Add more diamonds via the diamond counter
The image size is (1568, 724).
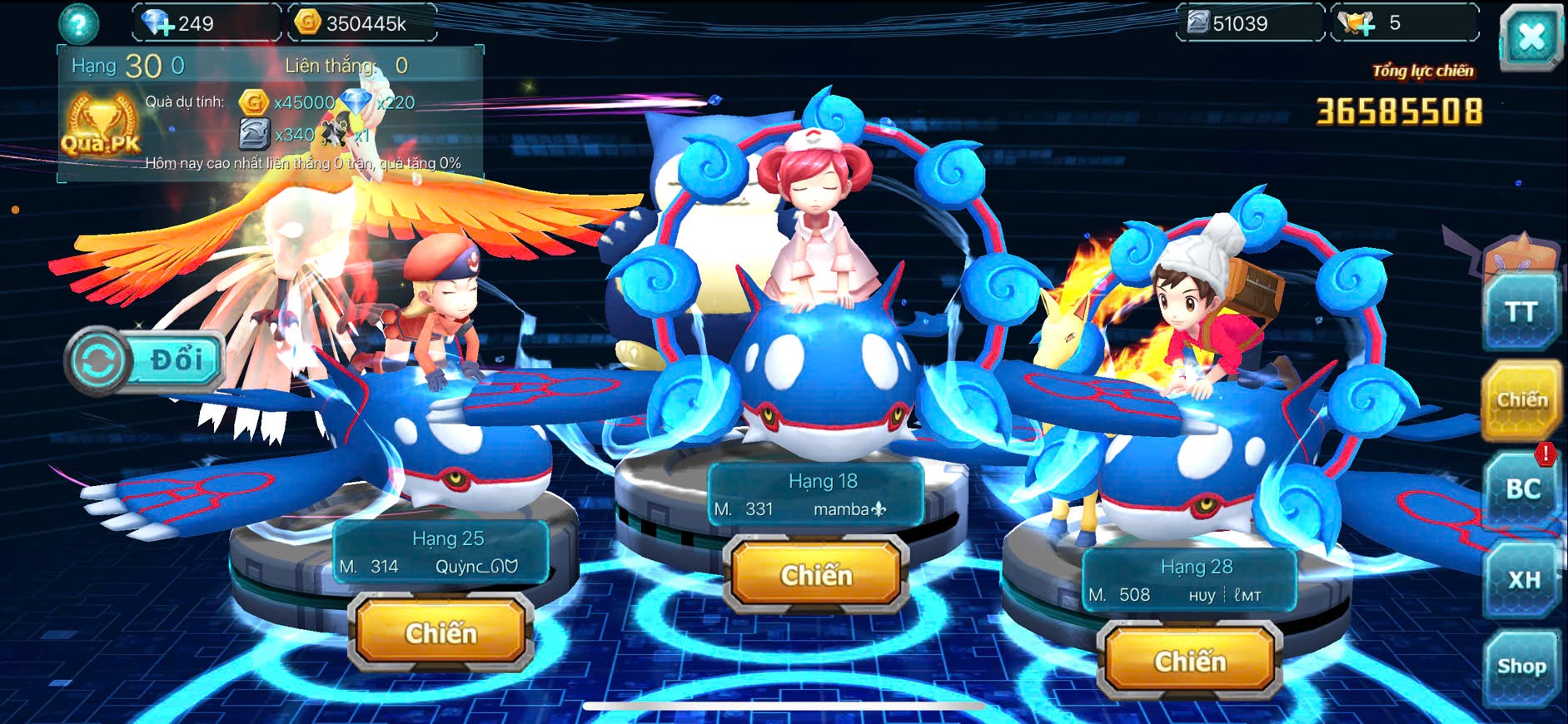pyautogui.click(x=158, y=23)
